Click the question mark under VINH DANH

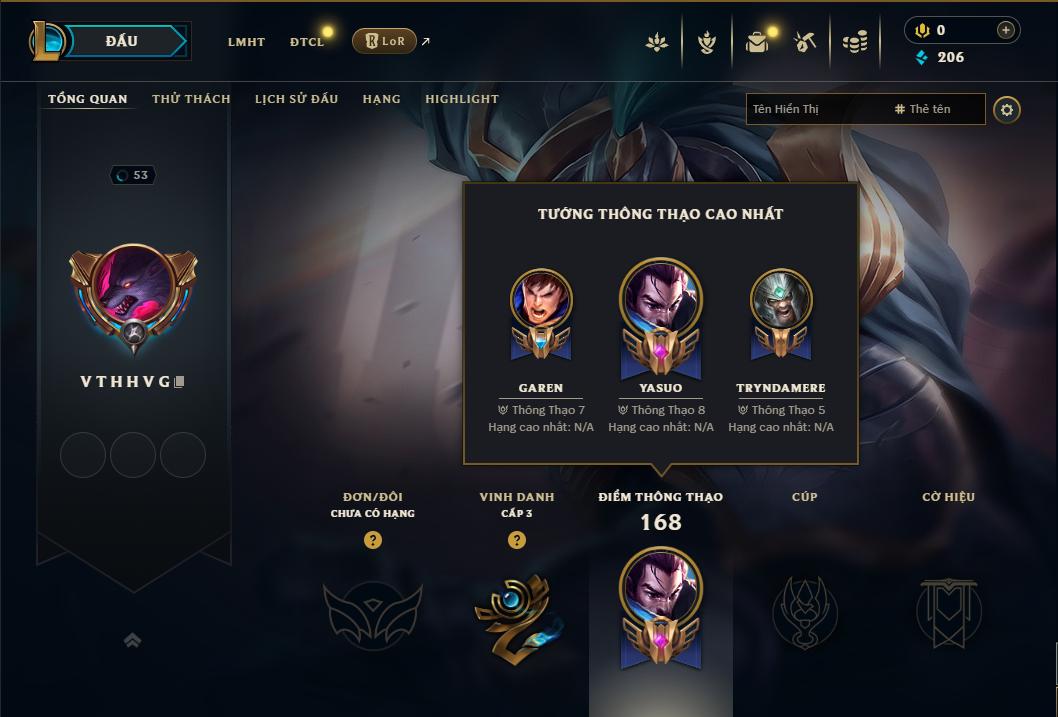click(516, 540)
